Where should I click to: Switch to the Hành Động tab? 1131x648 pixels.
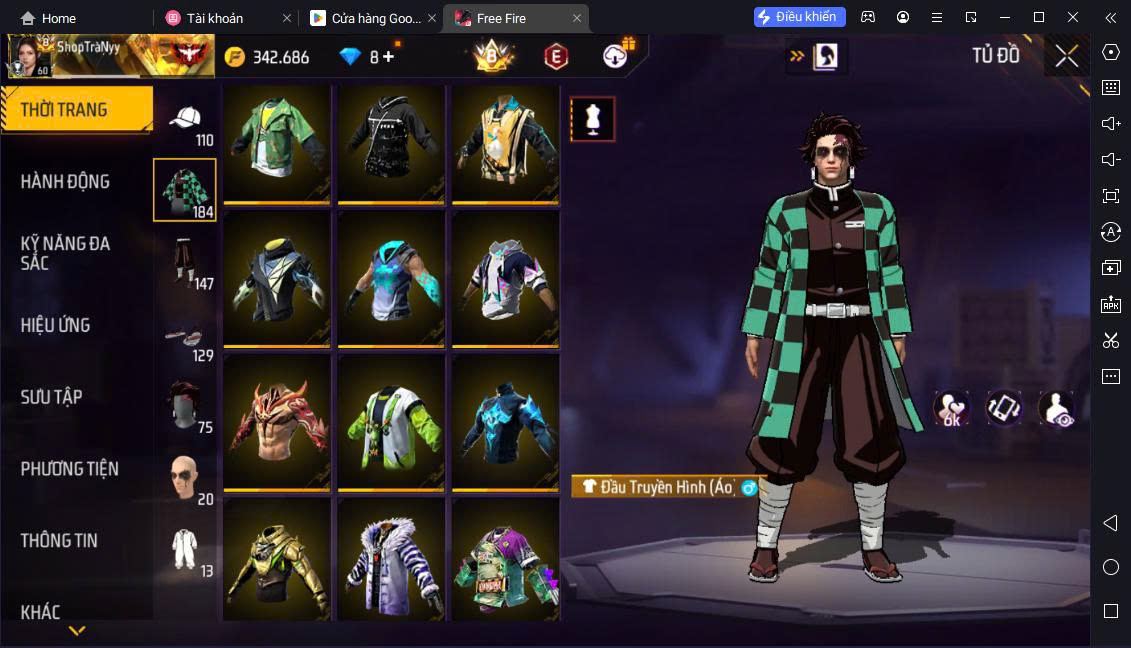click(x=66, y=182)
